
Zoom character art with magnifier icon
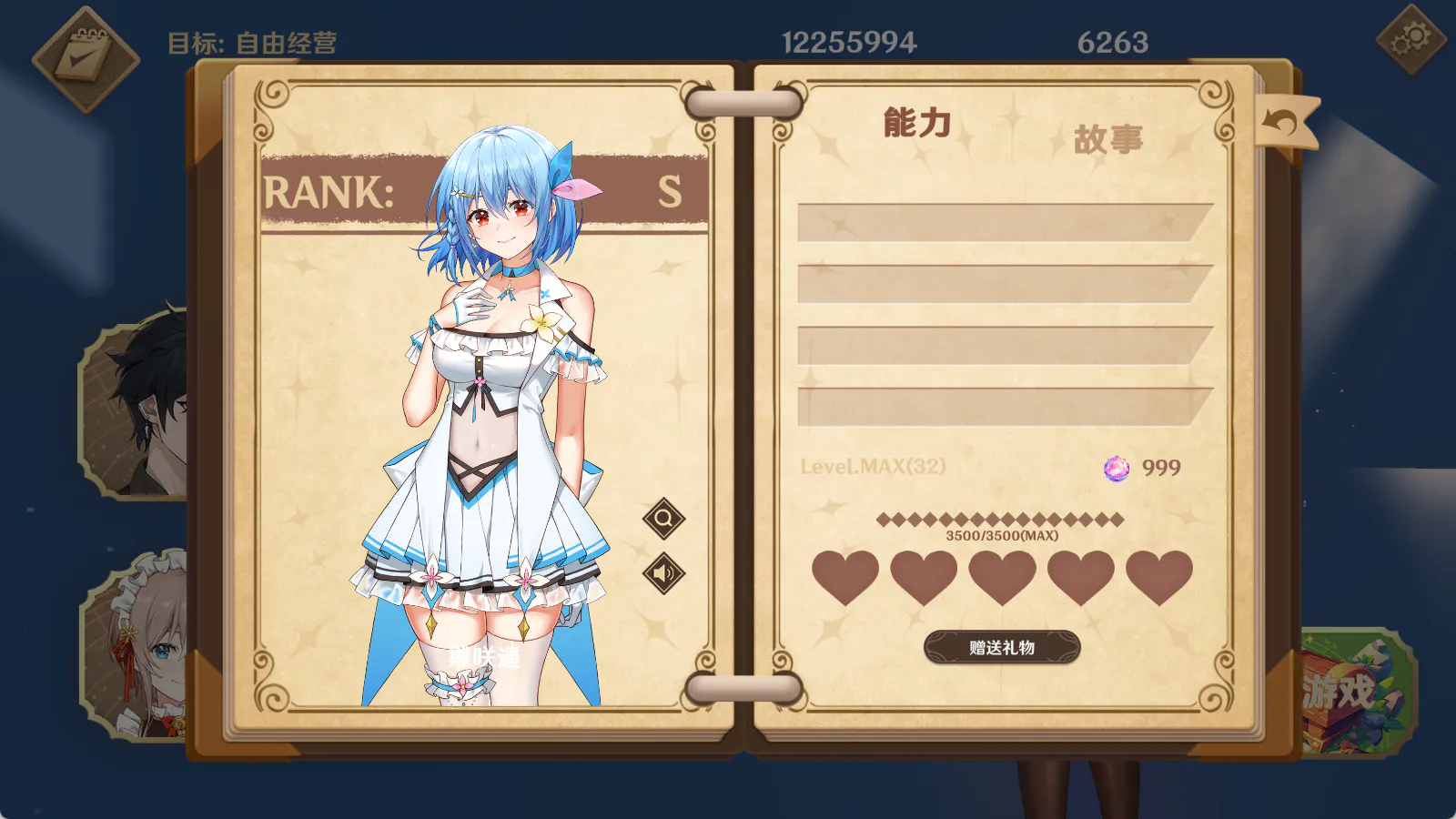(663, 519)
